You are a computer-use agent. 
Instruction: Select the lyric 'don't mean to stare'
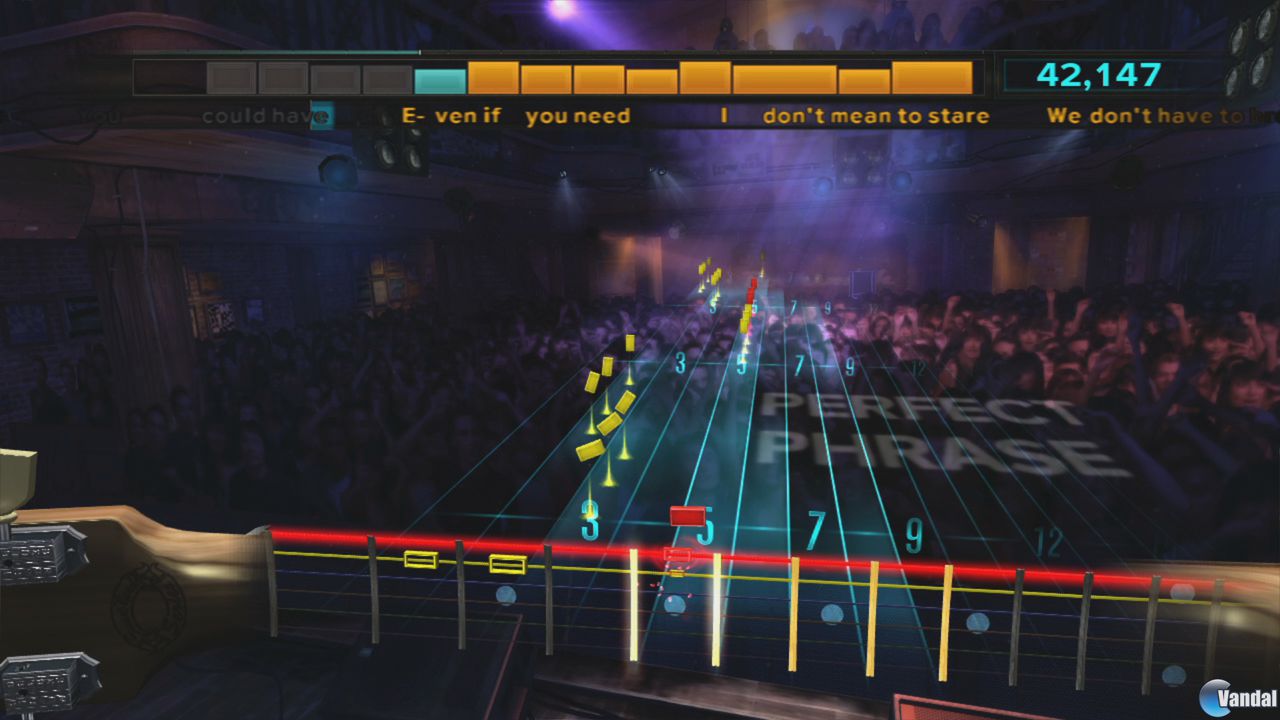(874, 116)
